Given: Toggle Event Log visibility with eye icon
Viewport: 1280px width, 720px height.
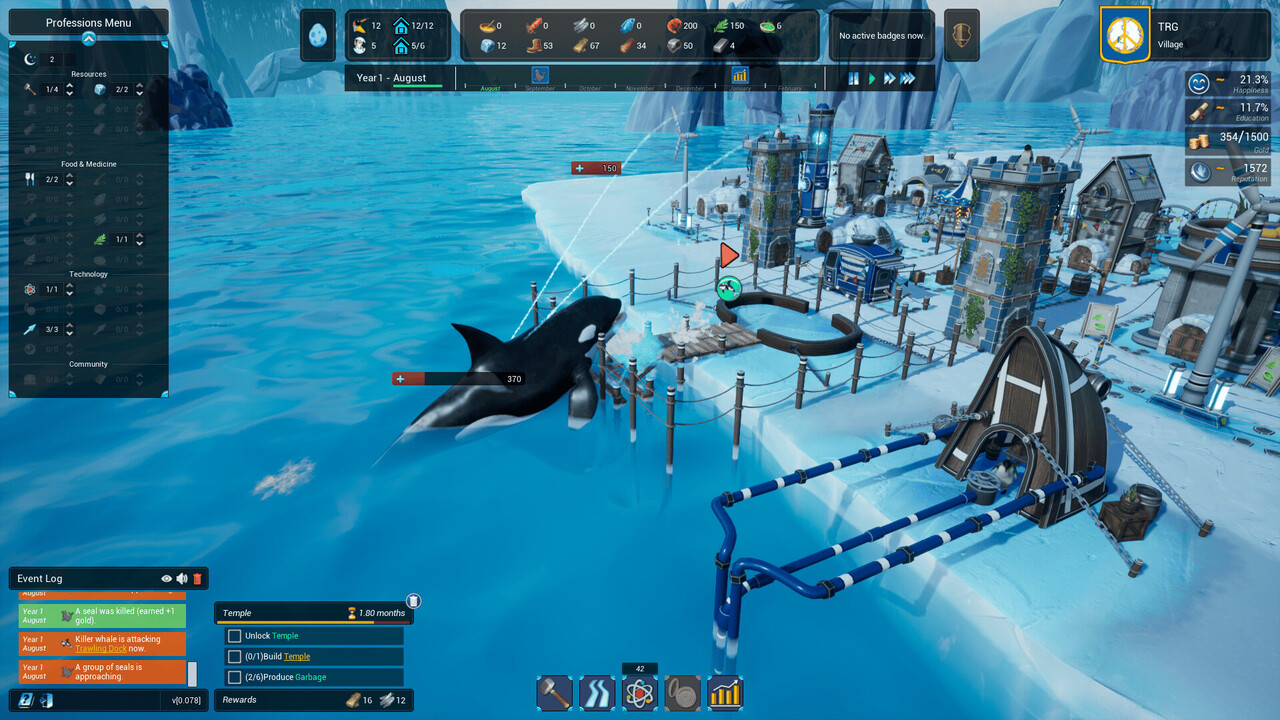Looking at the screenshot, I should pos(167,578).
